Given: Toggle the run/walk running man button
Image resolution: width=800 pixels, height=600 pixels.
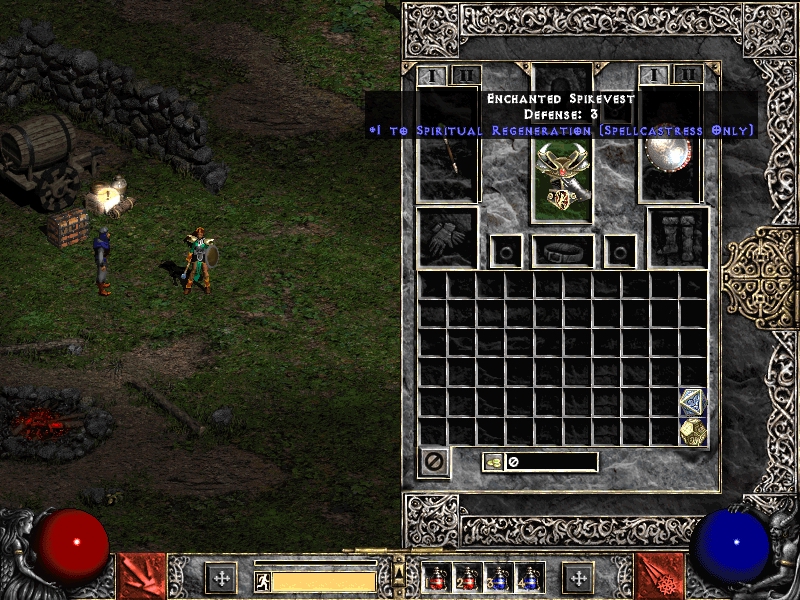Looking at the screenshot, I should coord(263,581).
